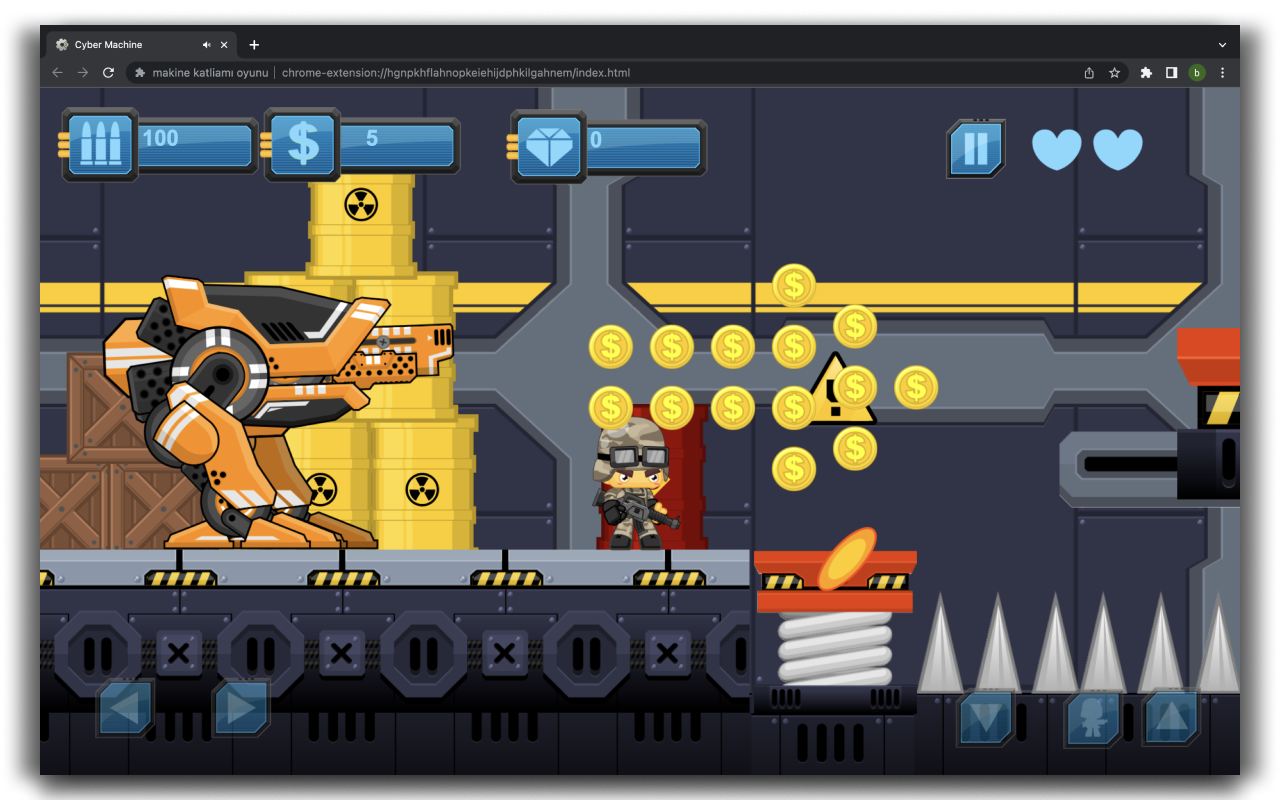The width and height of the screenshot is (1280, 800).
Task: Select the ammo counter icon
Action: tap(100, 144)
